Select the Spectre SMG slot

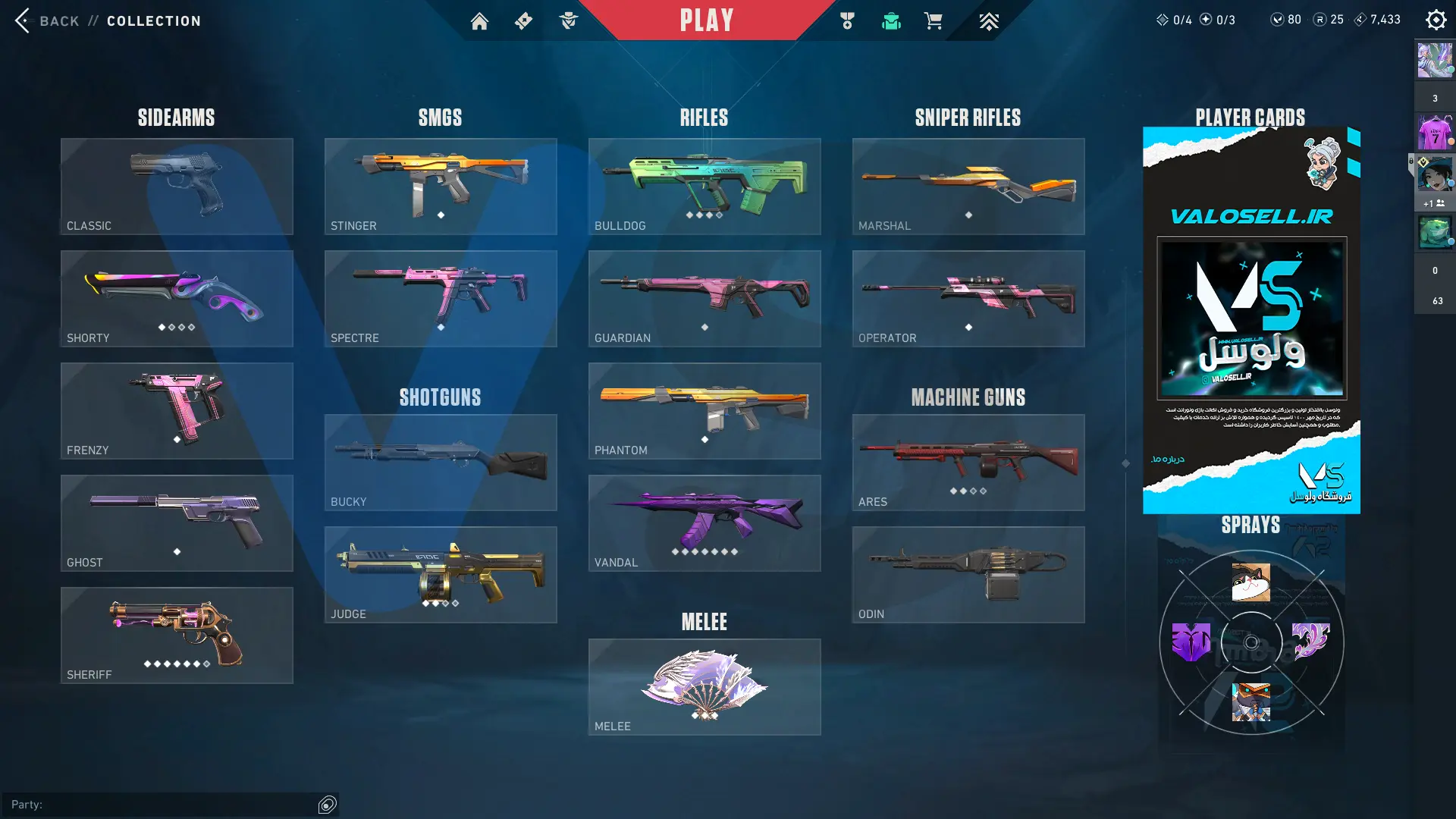click(441, 298)
